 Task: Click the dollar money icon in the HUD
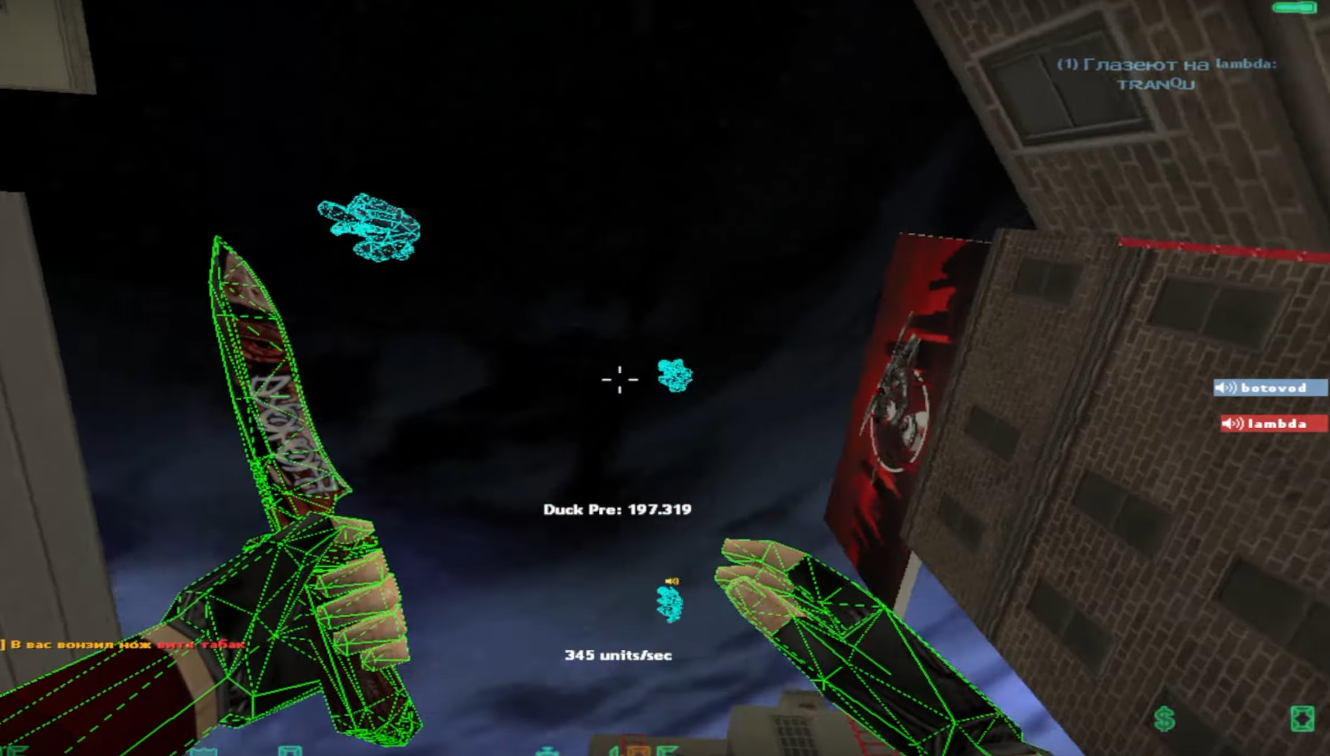(1163, 718)
